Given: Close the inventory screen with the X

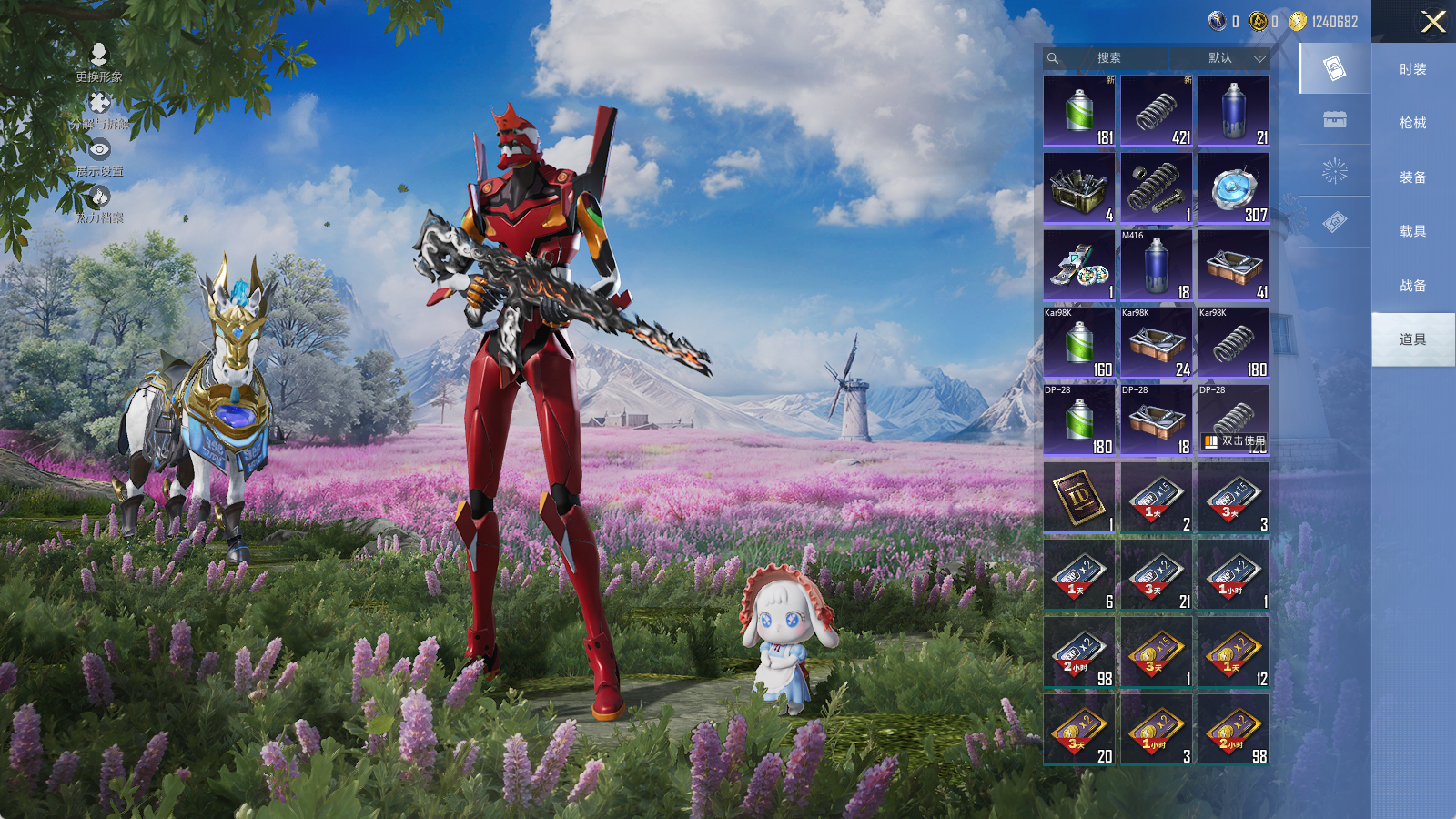Looking at the screenshot, I should (1433, 22).
